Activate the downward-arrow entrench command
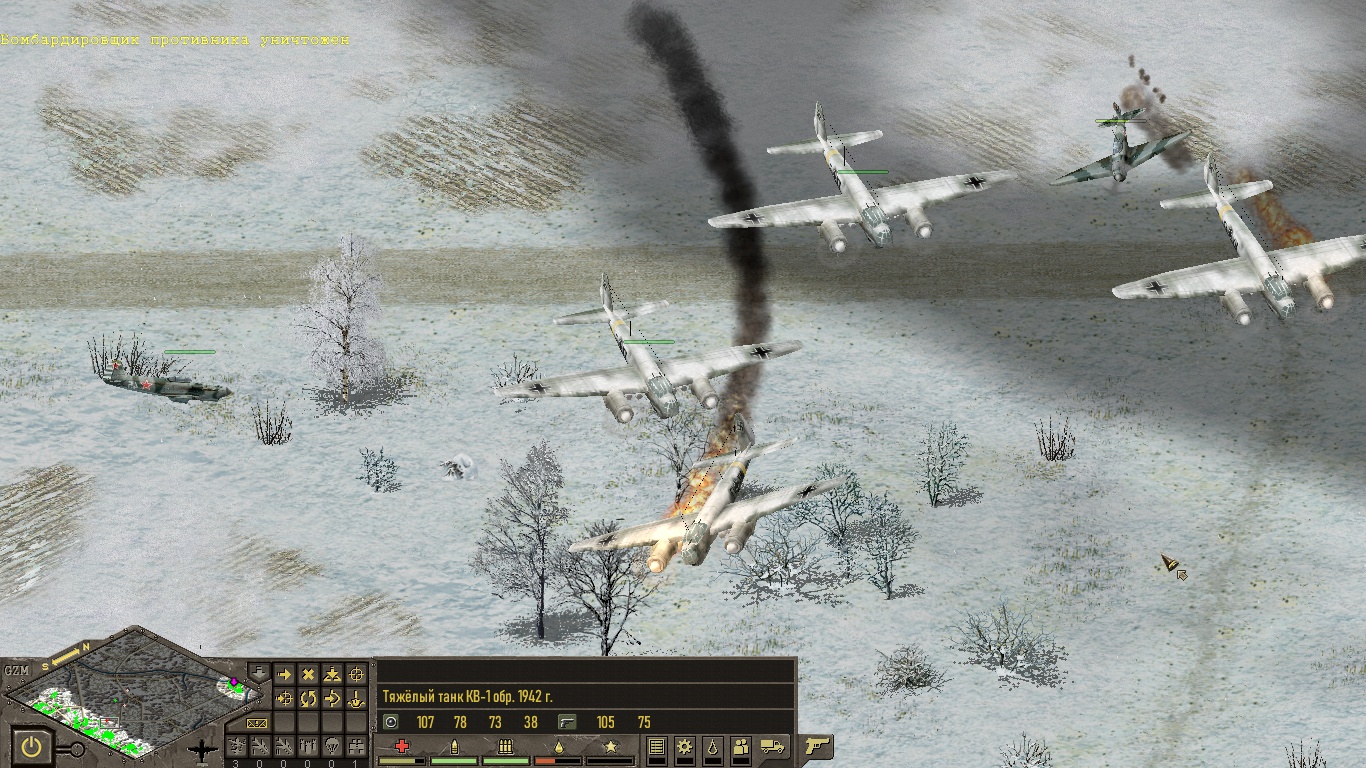 click(x=356, y=698)
